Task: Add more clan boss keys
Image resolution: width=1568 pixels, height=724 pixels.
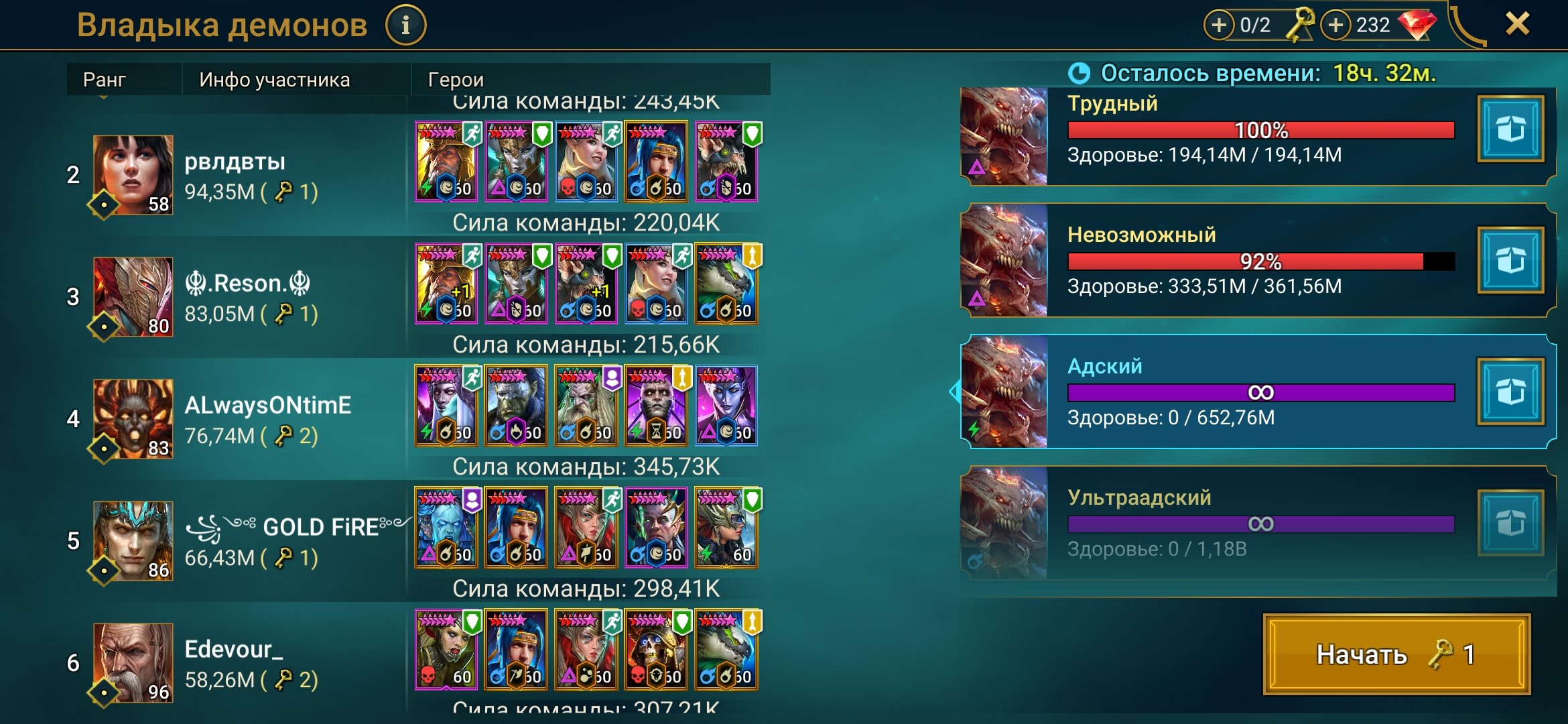Action: pos(1219,25)
